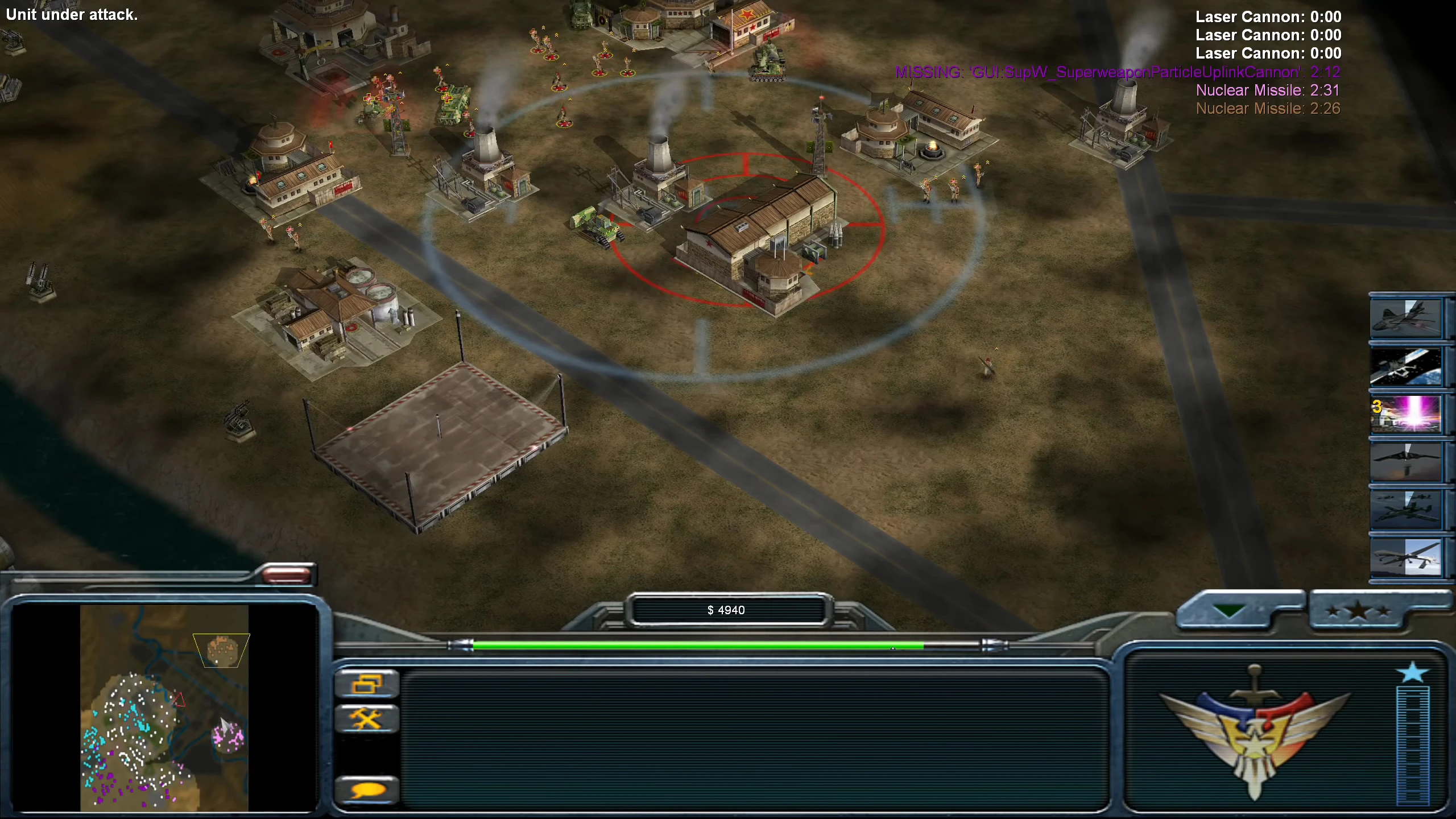Select the repair tools icon

point(367,718)
